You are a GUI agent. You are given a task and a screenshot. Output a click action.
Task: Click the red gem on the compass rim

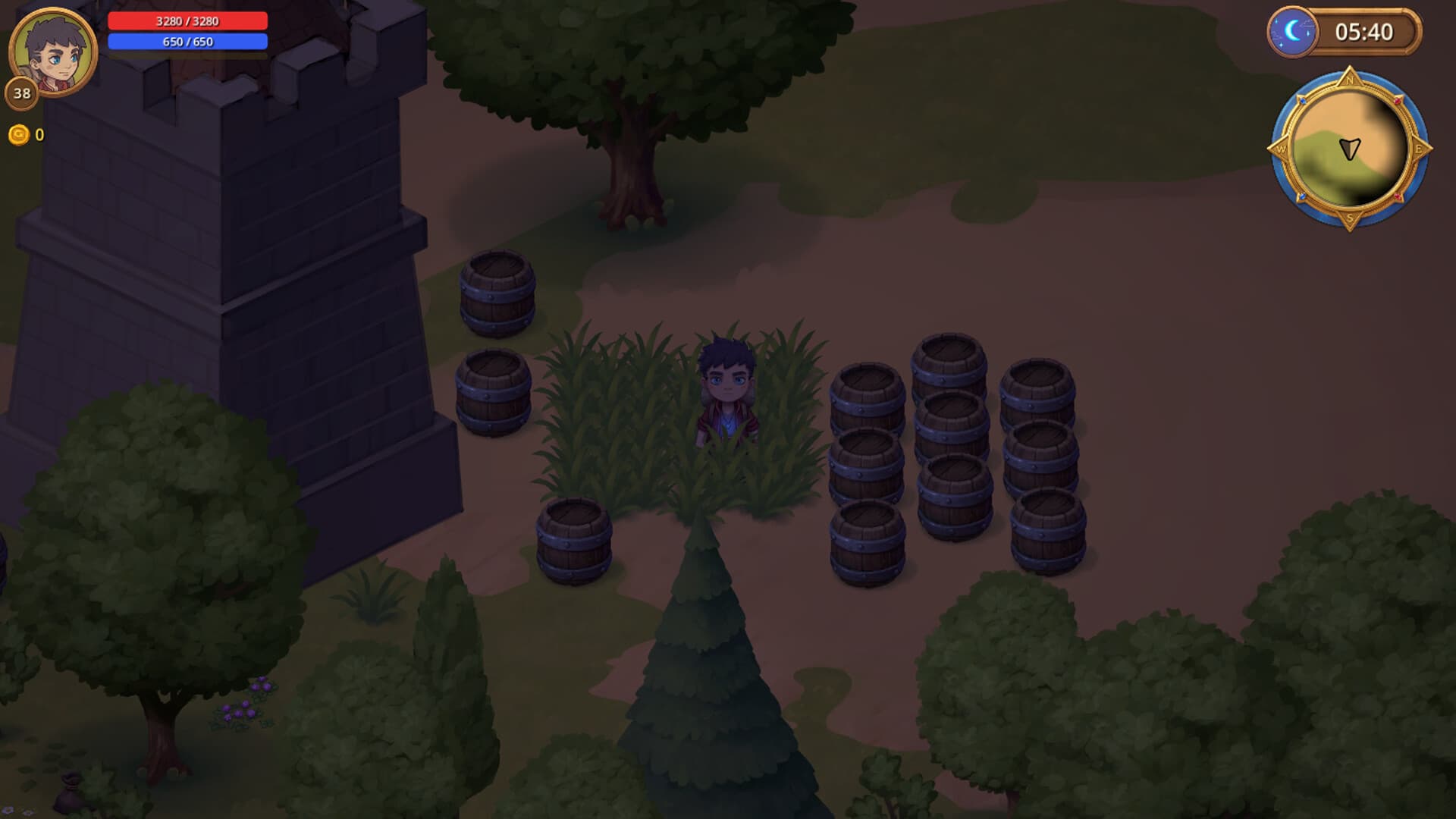pyautogui.click(x=1396, y=101)
